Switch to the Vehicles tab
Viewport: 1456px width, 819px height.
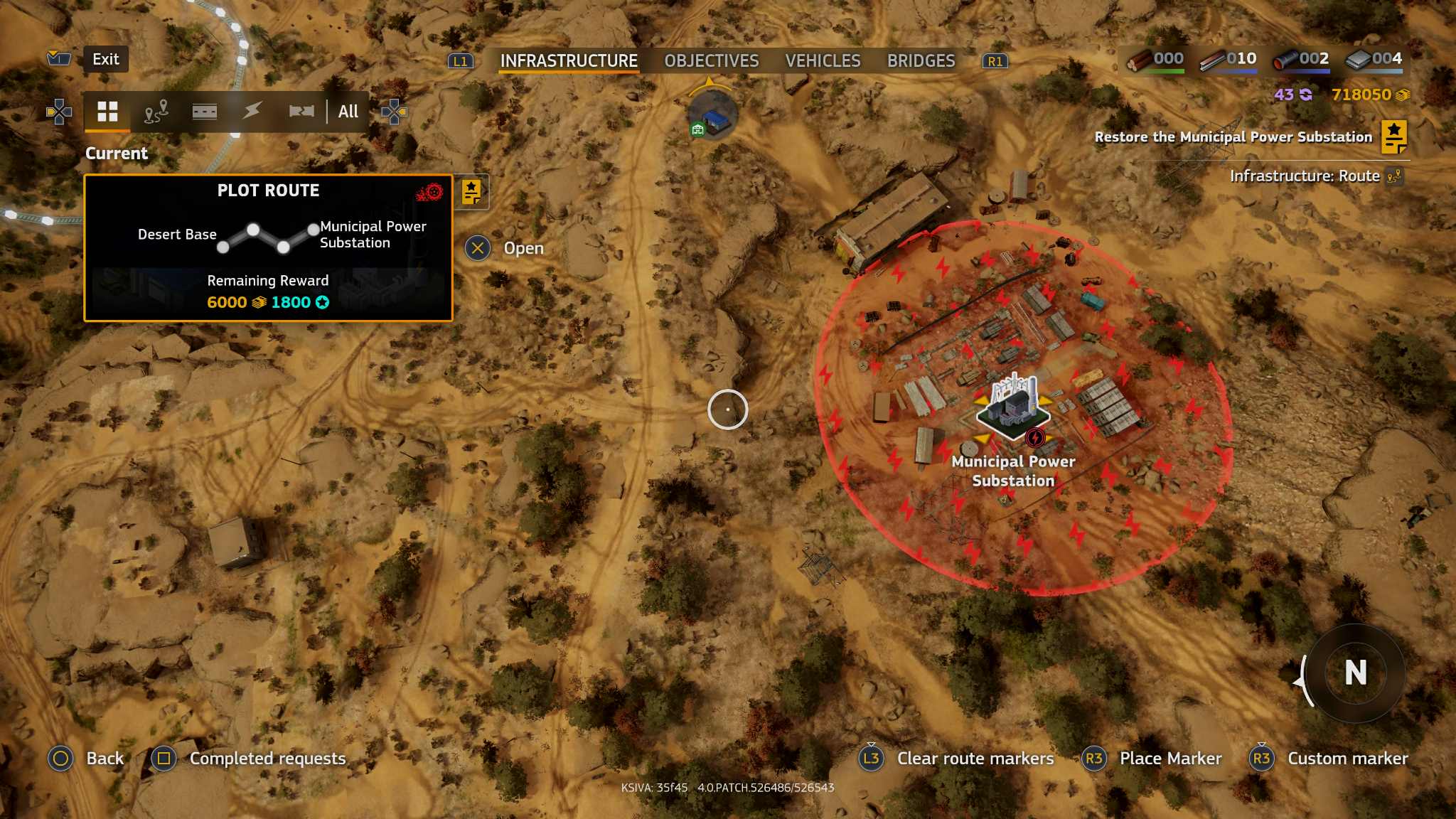823,61
